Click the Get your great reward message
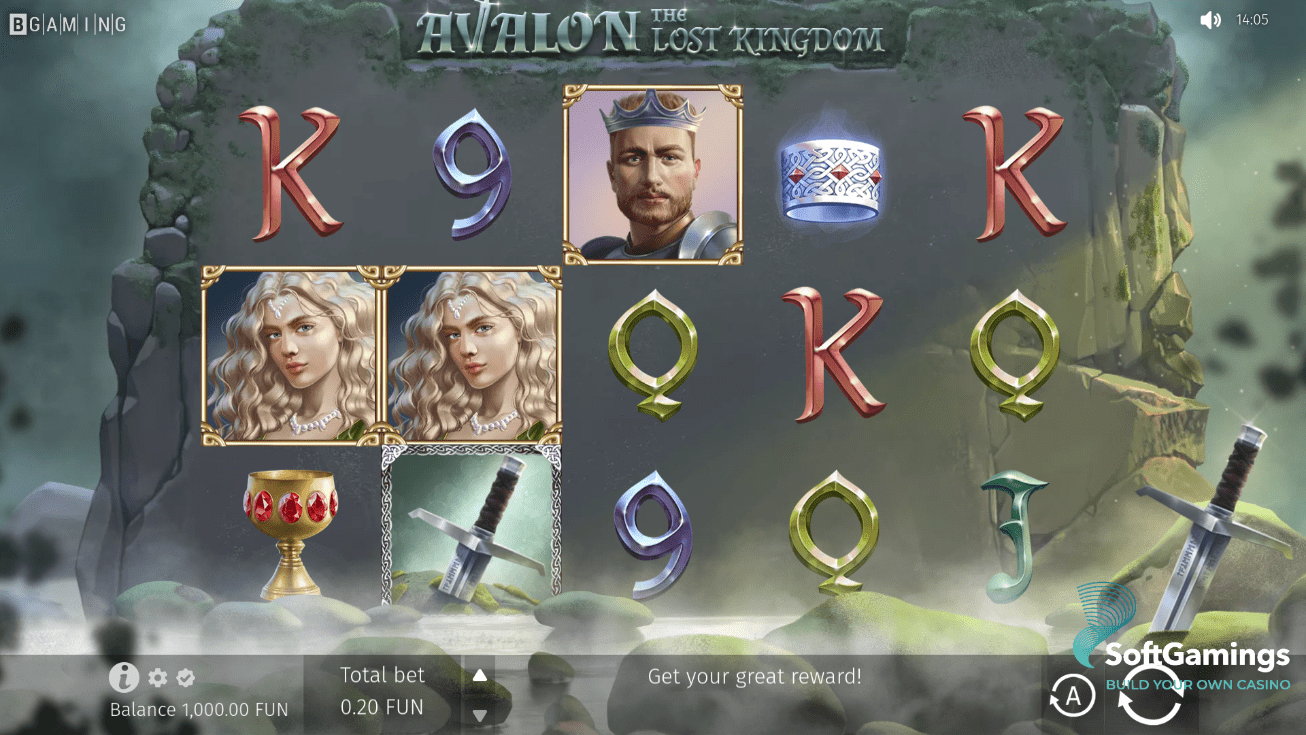 coord(755,677)
